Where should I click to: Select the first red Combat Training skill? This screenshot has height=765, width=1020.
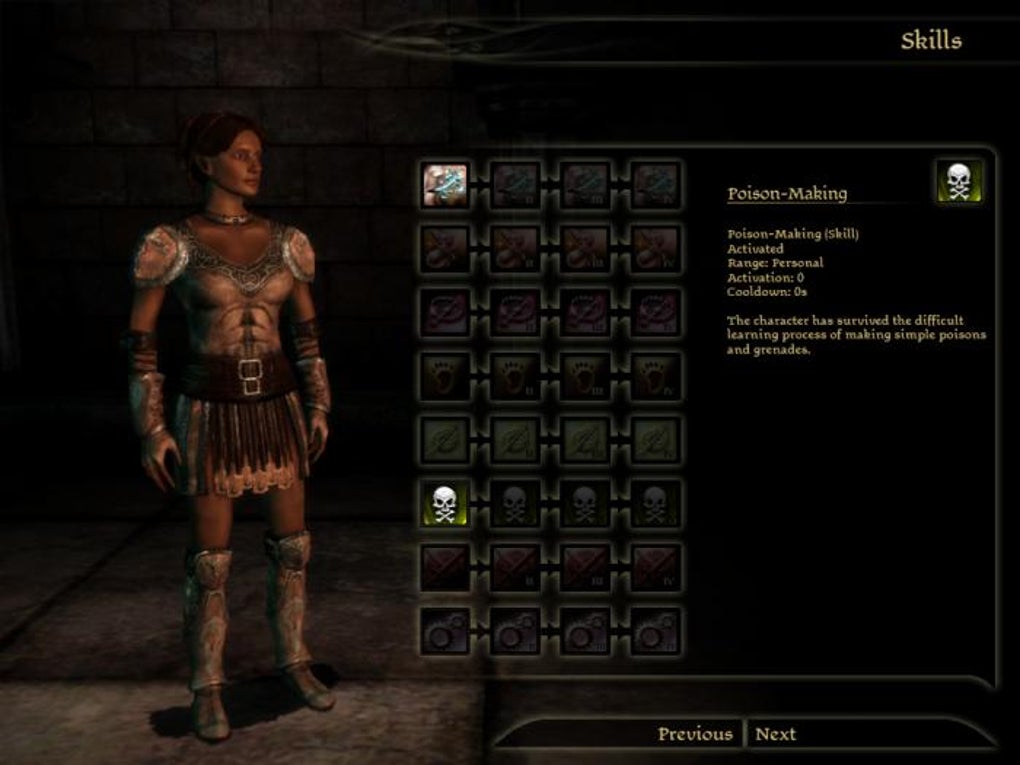(445, 568)
